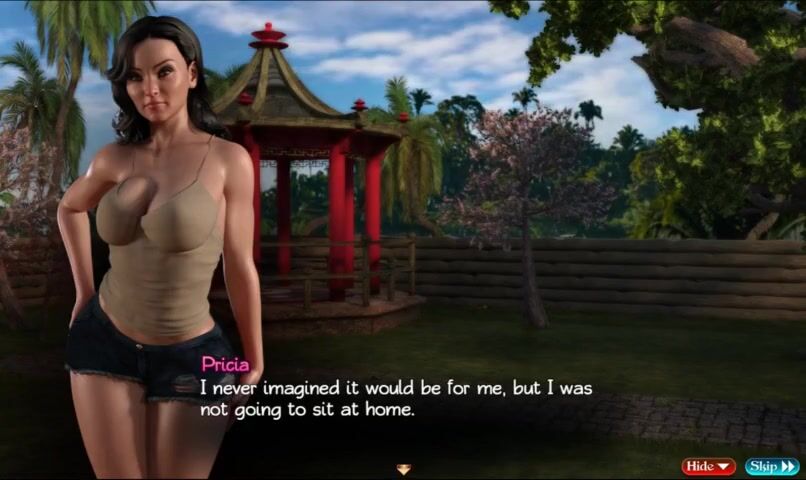Skip ahead through the dialogue
806x480 pixels.
tap(771, 466)
